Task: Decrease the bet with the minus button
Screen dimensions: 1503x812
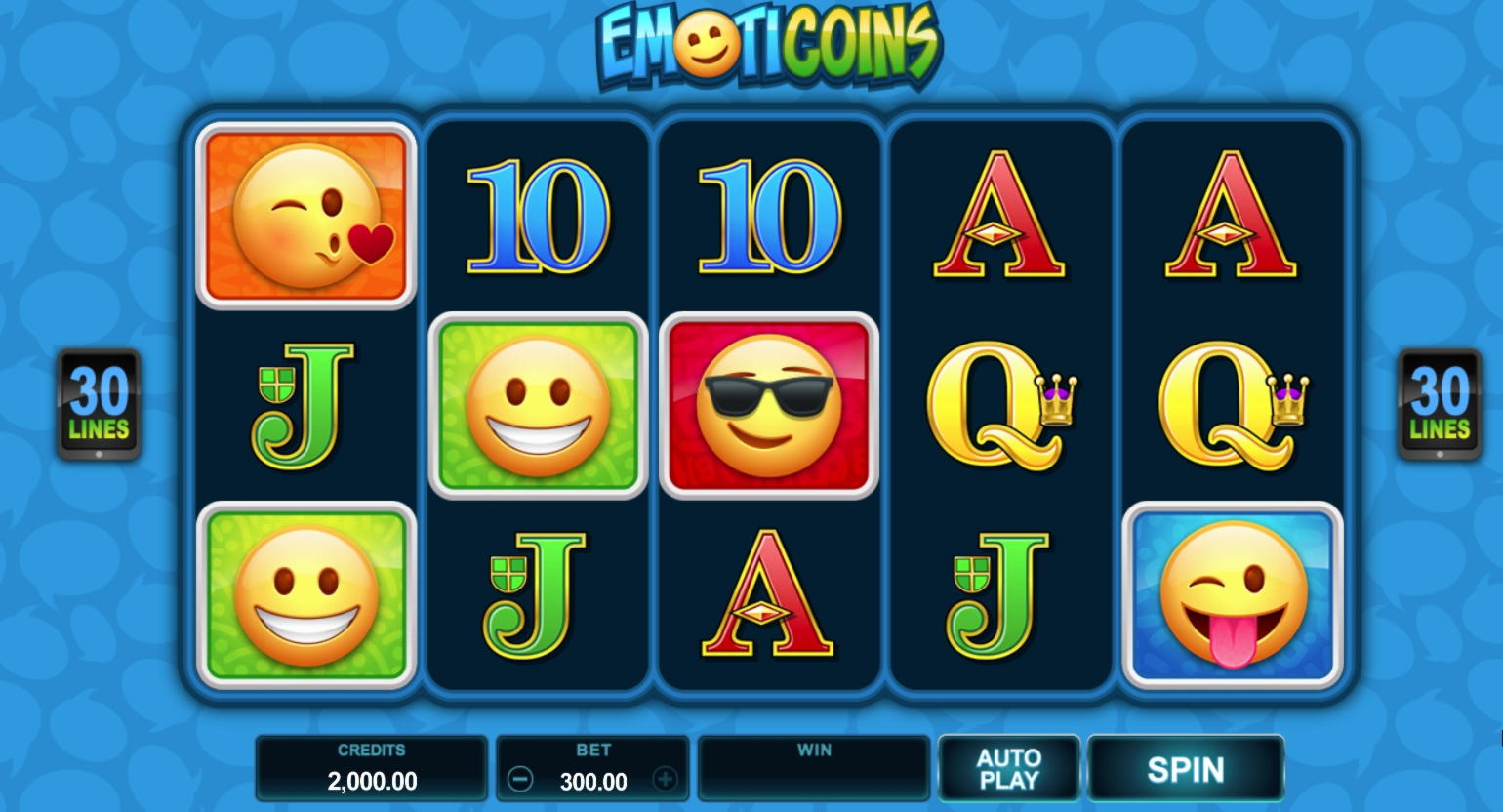Action: (520, 780)
